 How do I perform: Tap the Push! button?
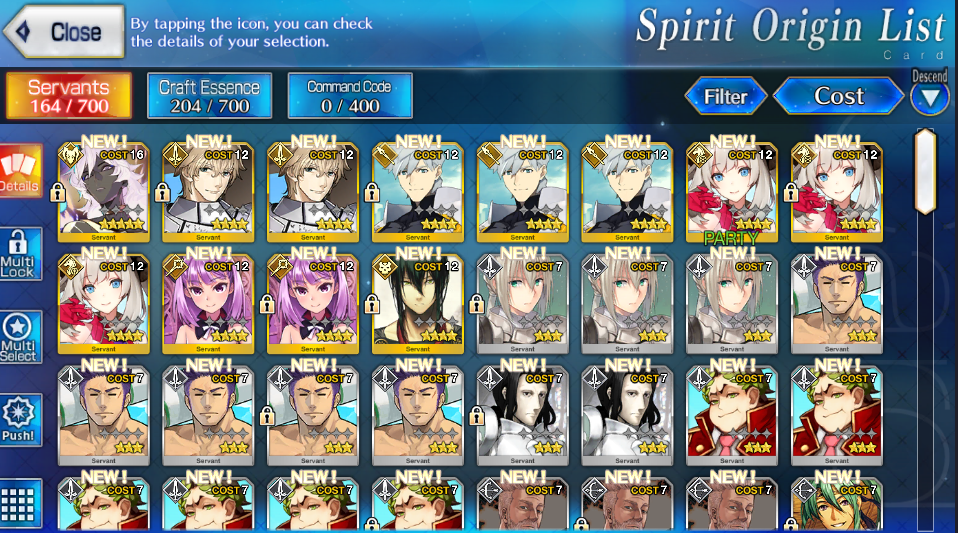click(20, 420)
